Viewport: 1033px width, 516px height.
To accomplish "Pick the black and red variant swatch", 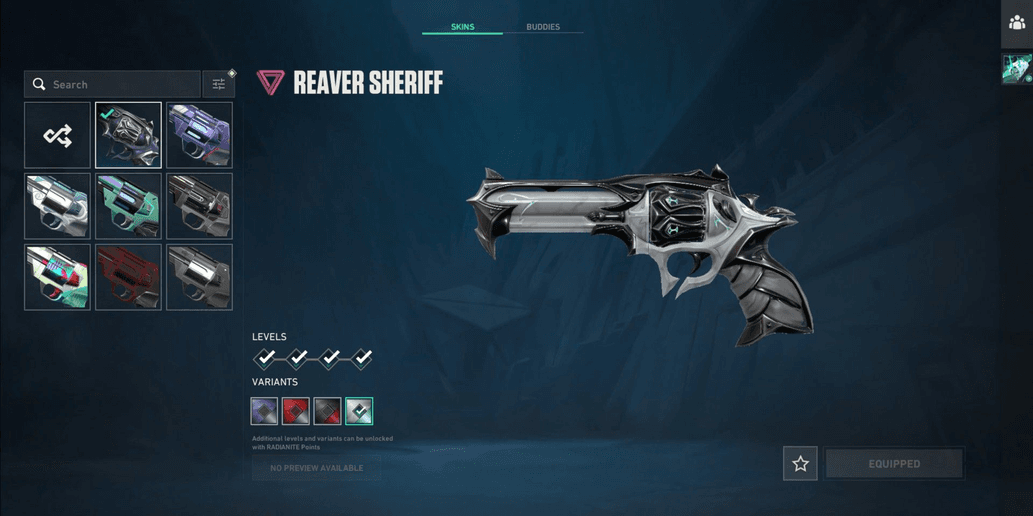I will pyautogui.click(x=327, y=411).
